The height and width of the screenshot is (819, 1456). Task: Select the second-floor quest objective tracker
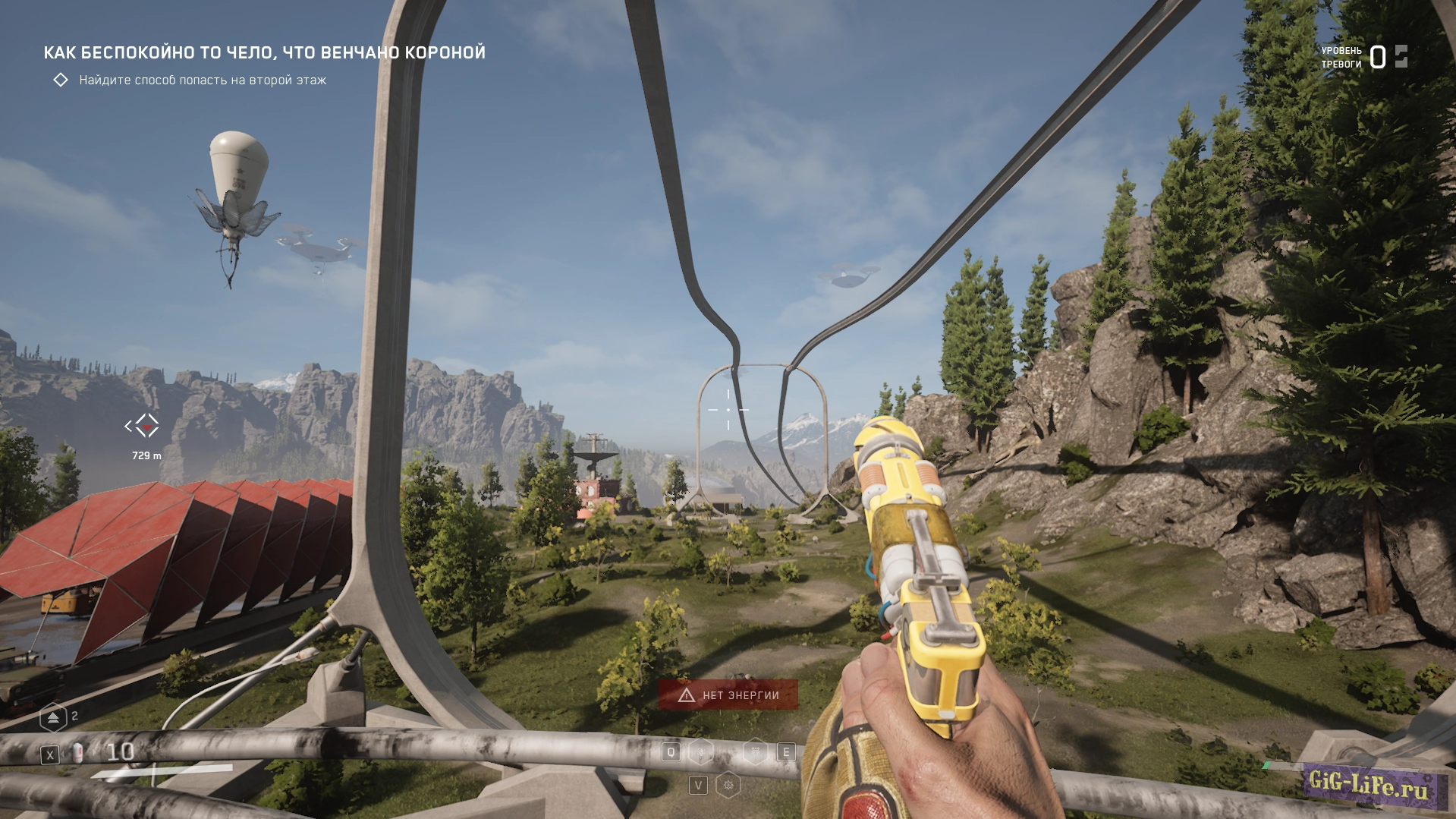tap(202, 80)
